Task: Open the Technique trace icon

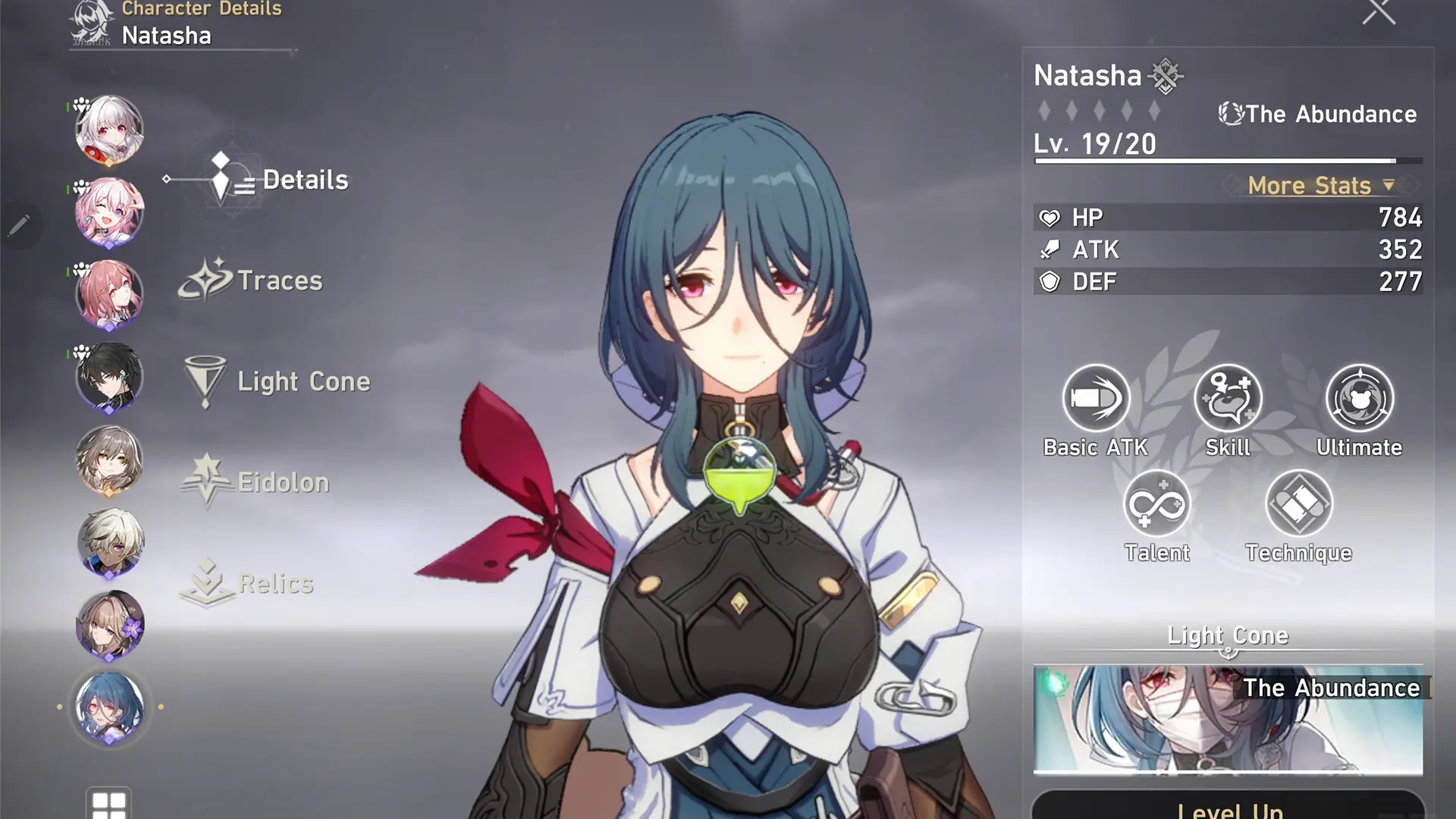Action: pos(1298,503)
